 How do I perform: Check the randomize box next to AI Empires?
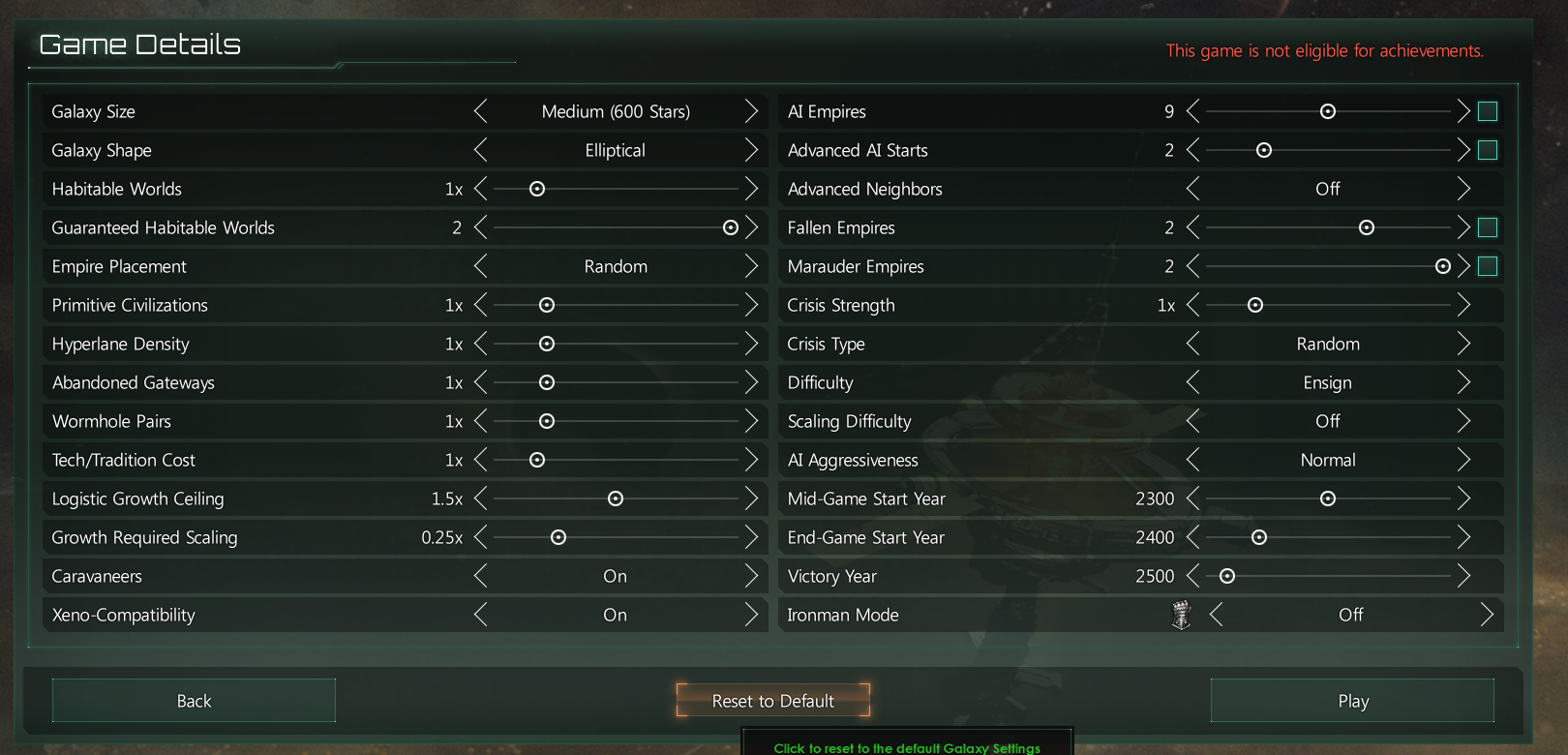[1488, 111]
